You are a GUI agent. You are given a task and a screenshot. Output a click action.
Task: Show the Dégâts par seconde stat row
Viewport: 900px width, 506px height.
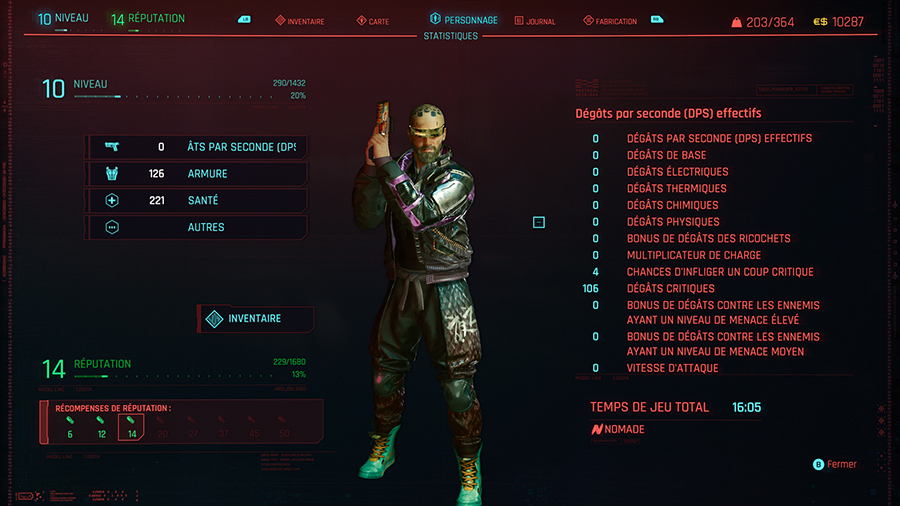point(196,147)
